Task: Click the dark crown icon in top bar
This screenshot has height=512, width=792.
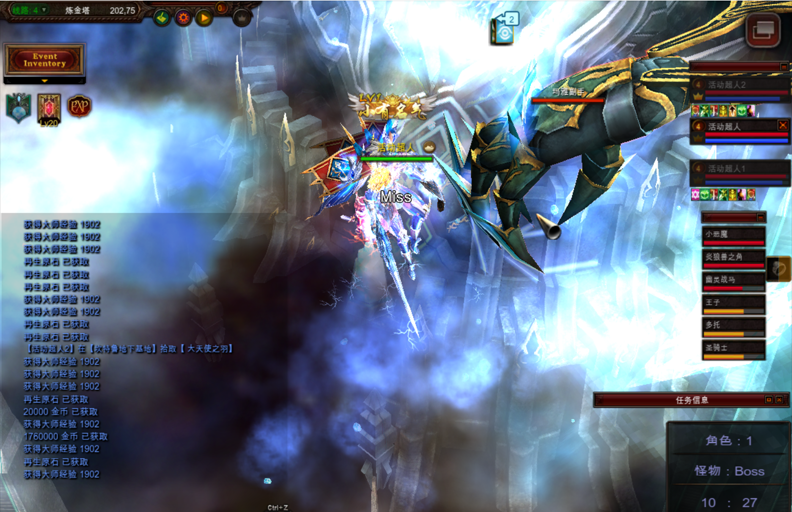Action: (x=242, y=17)
